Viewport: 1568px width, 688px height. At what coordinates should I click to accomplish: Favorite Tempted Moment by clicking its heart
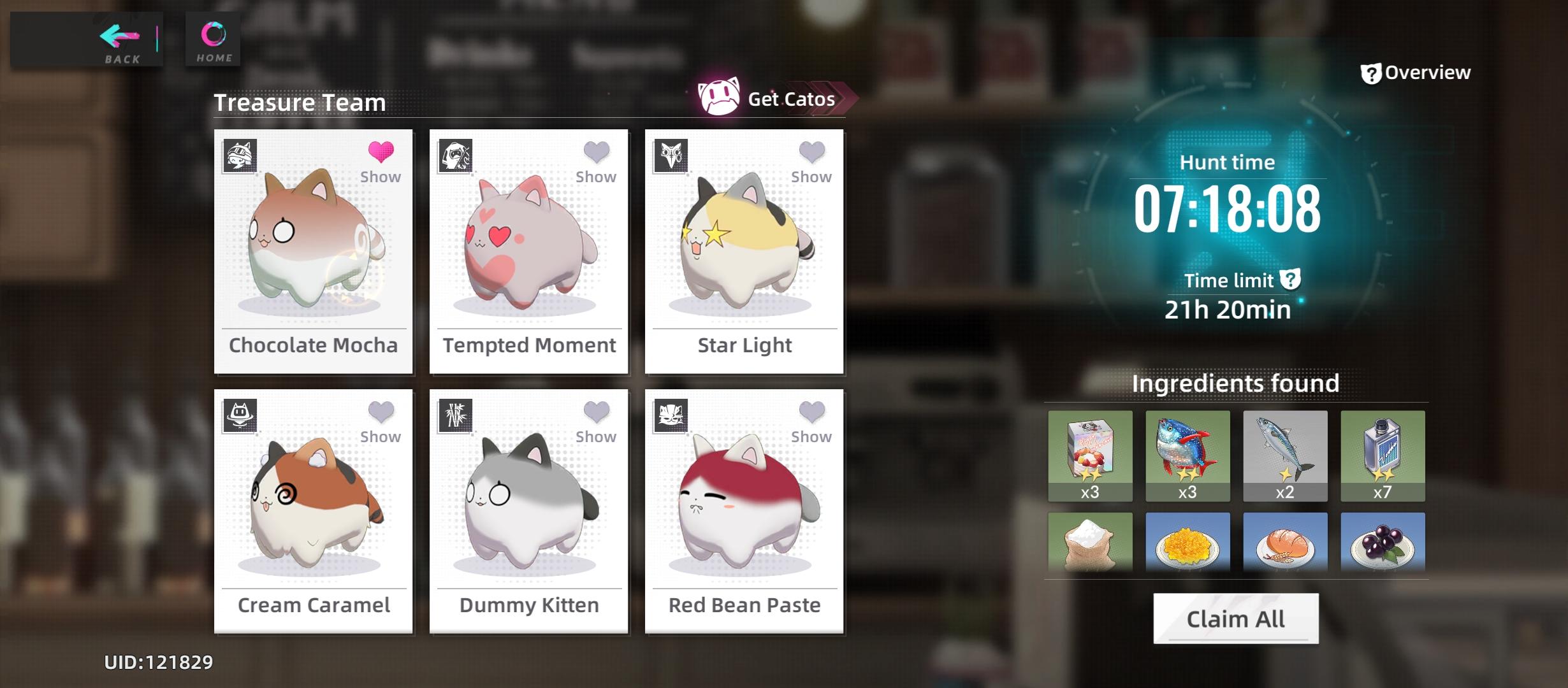coord(595,150)
